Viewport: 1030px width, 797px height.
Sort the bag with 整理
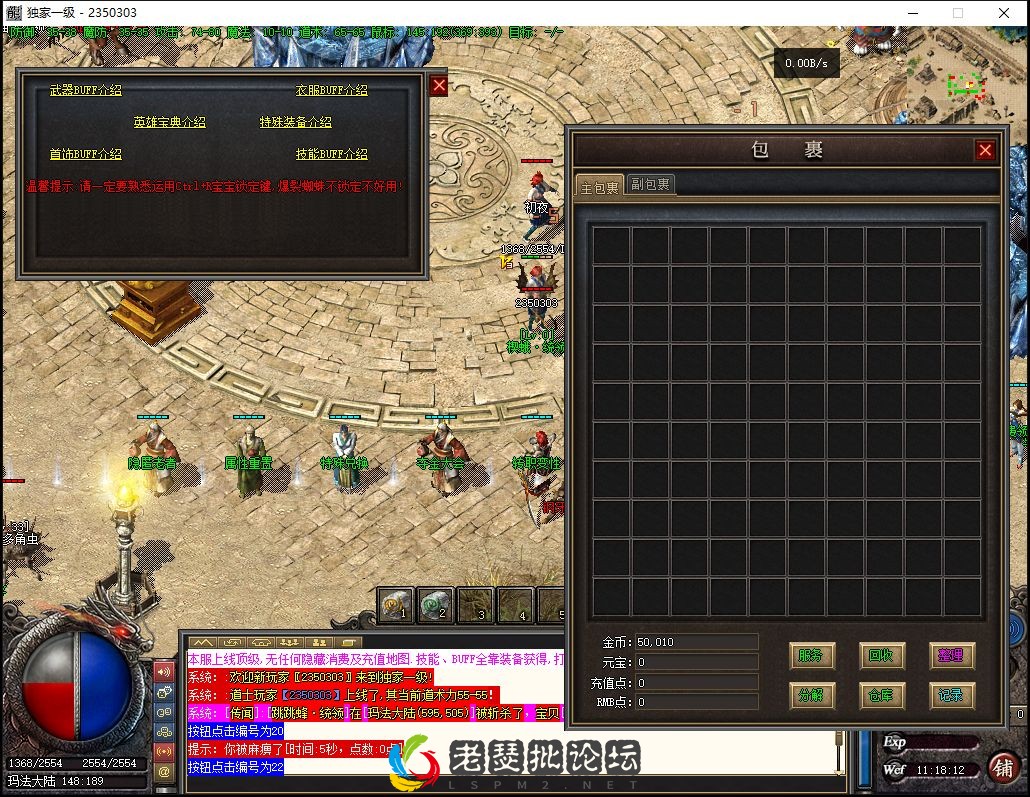[x=951, y=656]
